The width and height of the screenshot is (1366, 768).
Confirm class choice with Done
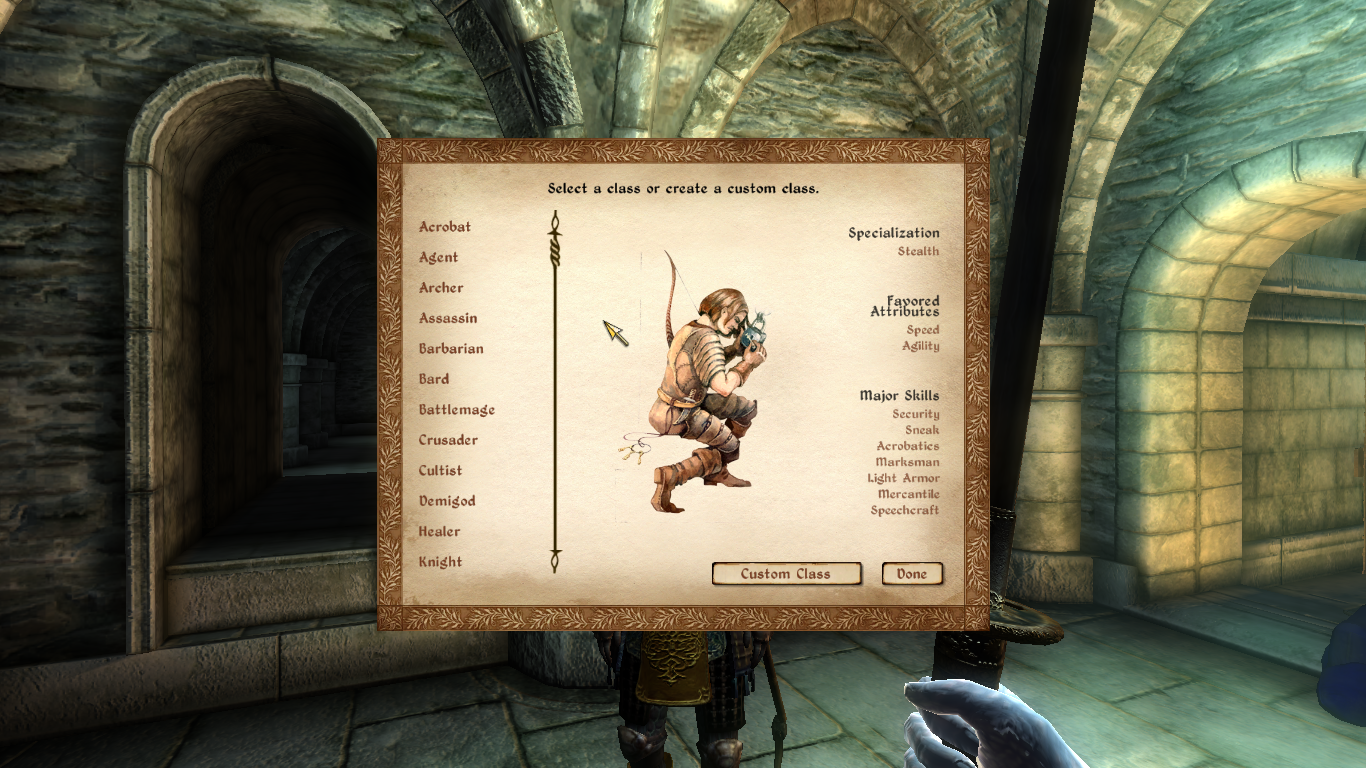(912, 574)
